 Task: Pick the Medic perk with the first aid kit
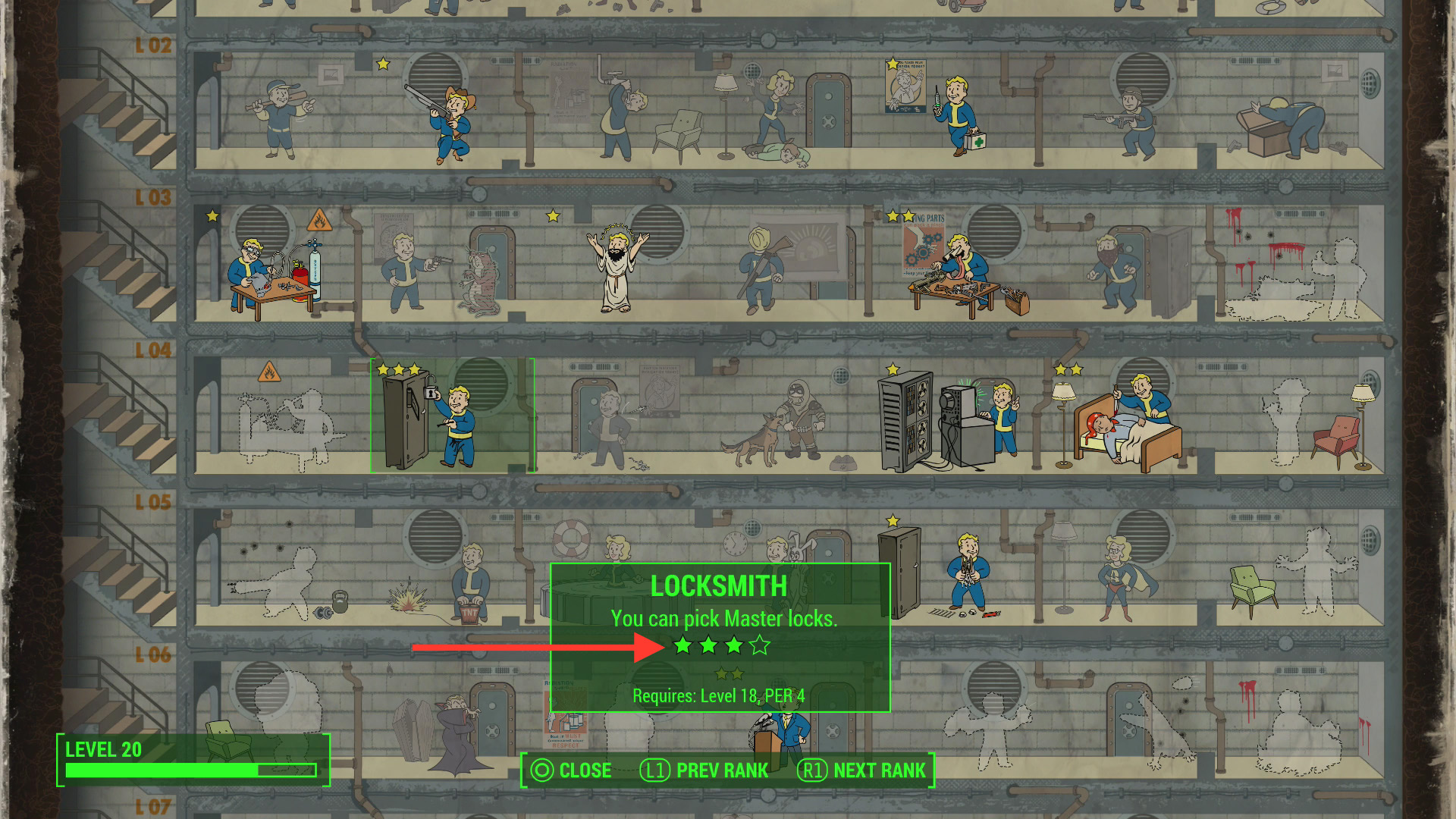(955, 114)
